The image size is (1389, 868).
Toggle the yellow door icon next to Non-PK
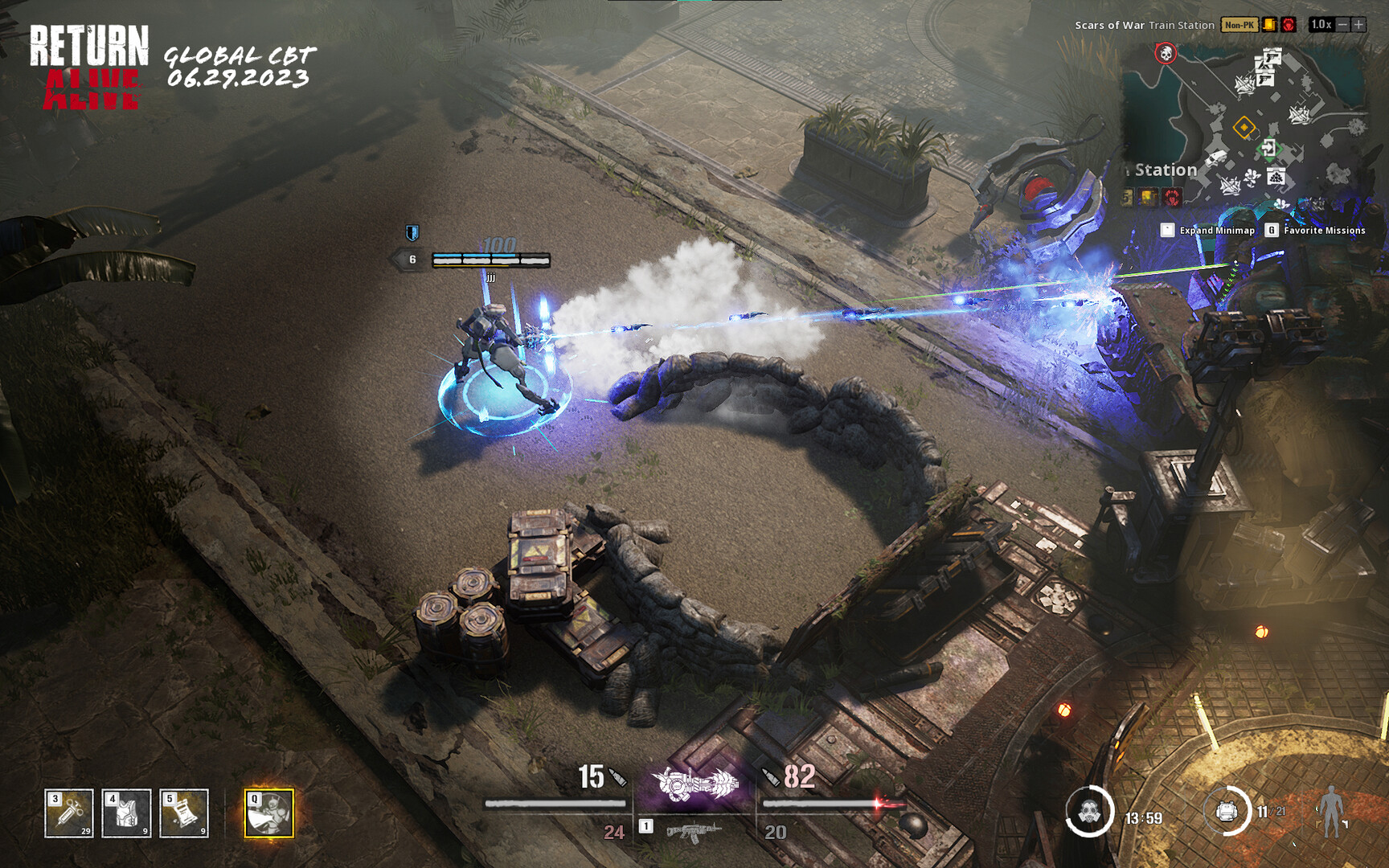tap(1269, 25)
